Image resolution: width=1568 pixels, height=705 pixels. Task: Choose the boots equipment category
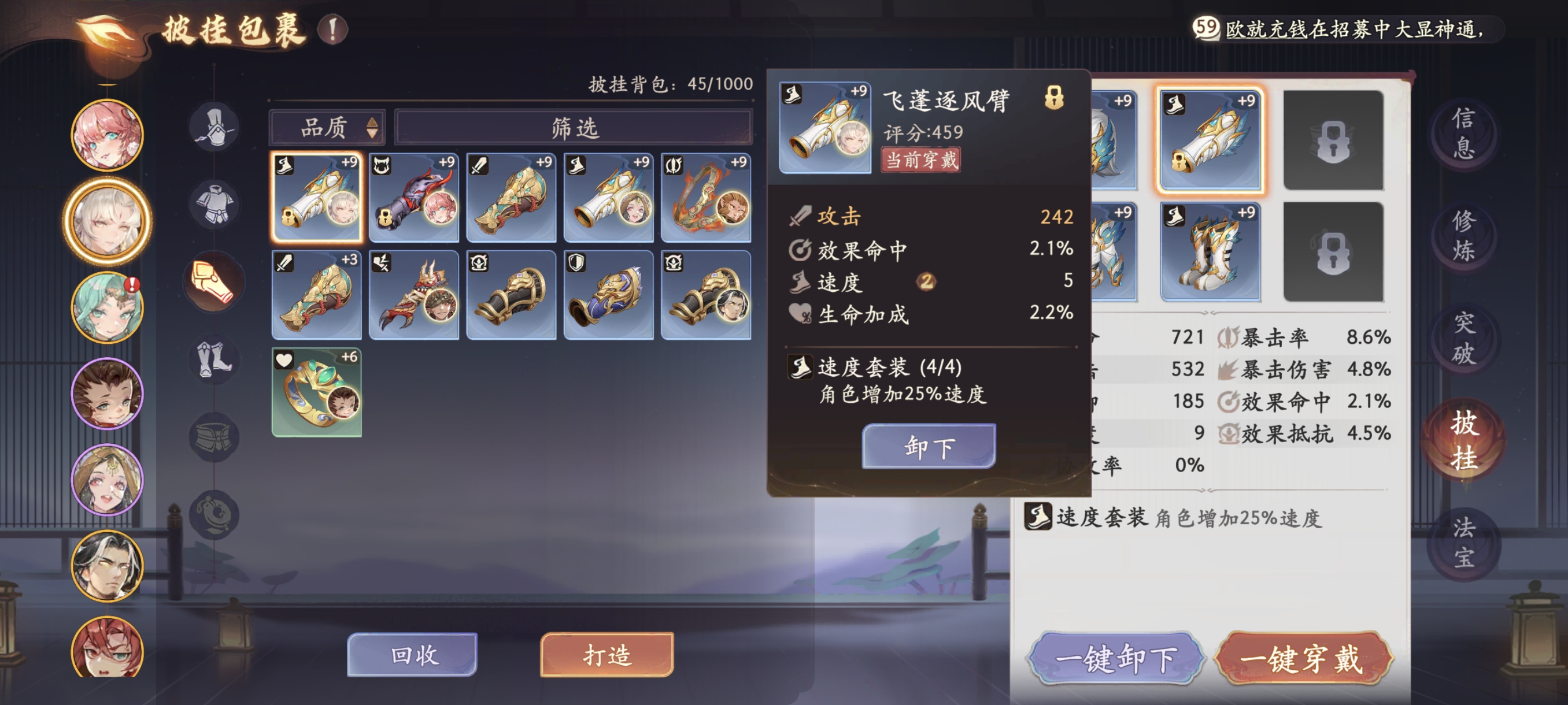coord(214,360)
